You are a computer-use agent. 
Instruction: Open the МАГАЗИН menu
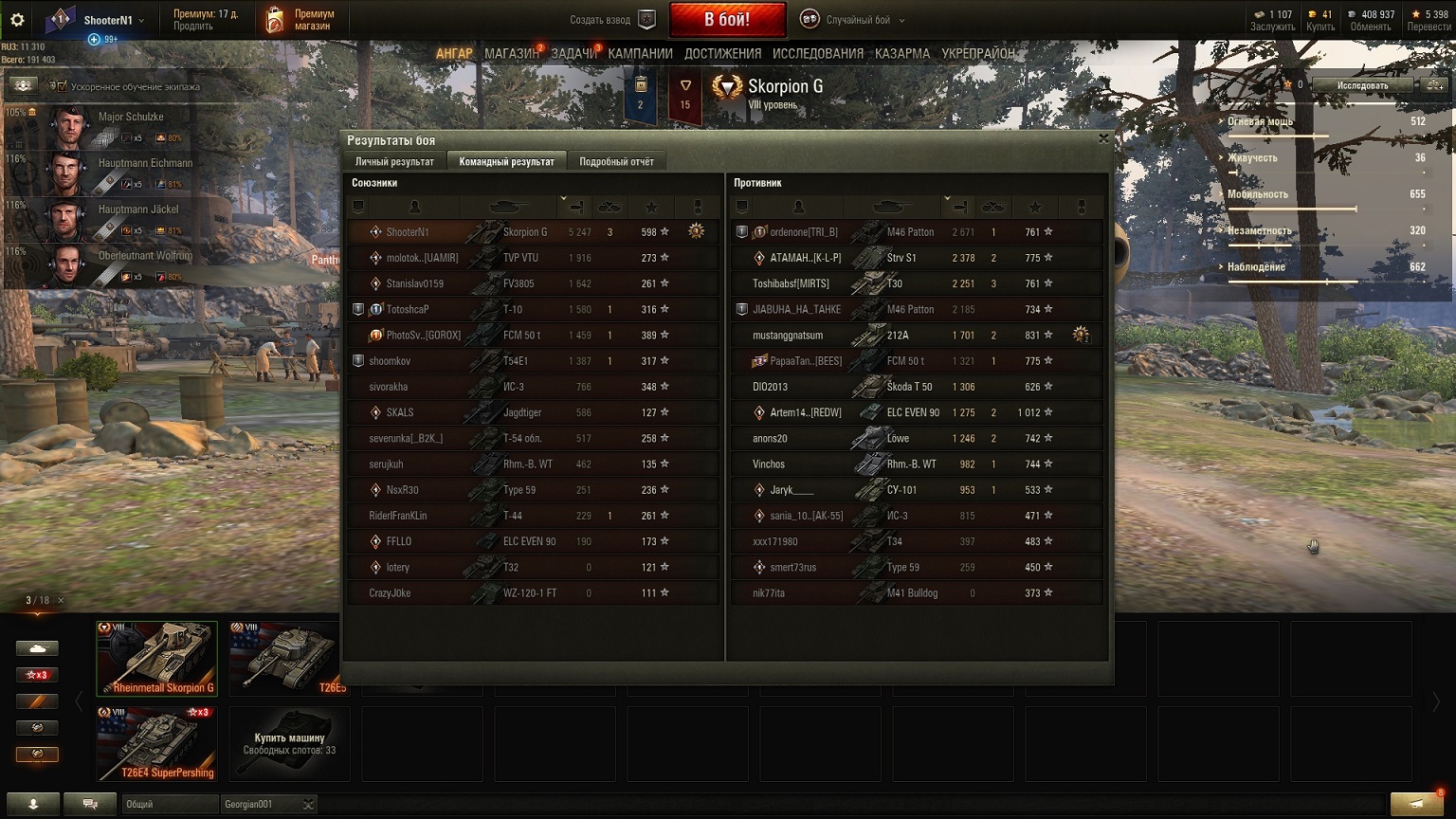pyautogui.click(x=512, y=54)
